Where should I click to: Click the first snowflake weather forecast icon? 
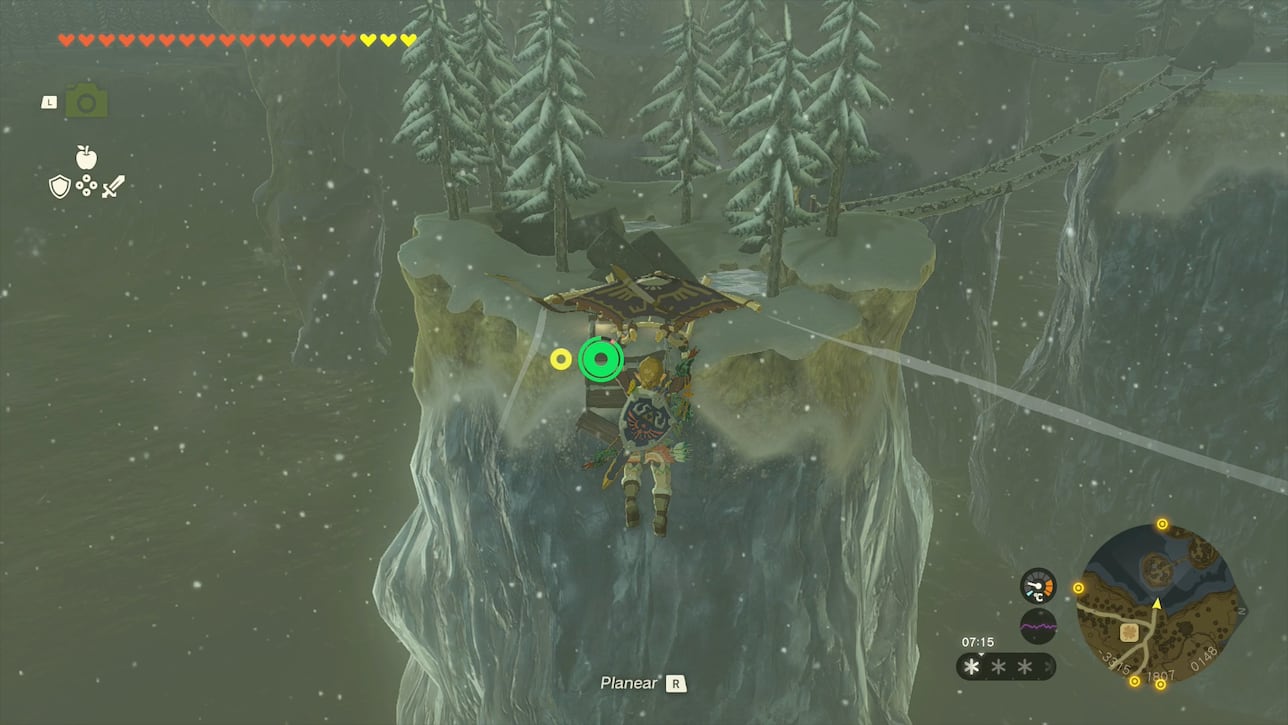(x=972, y=666)
